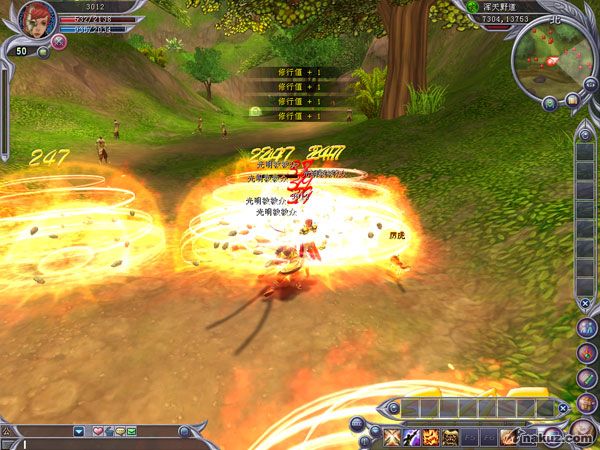Click the green round button under the minimap
Viewport: 600px width, 450px height.
(550, 102)
